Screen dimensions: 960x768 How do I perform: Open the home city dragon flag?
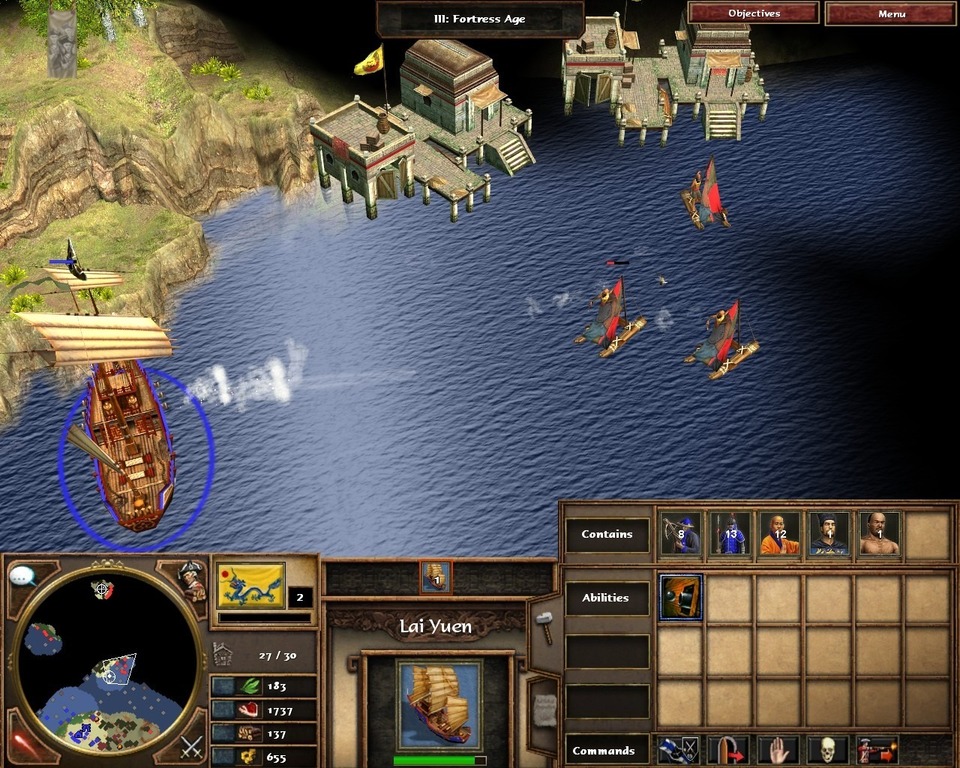(x=250, y=585)
